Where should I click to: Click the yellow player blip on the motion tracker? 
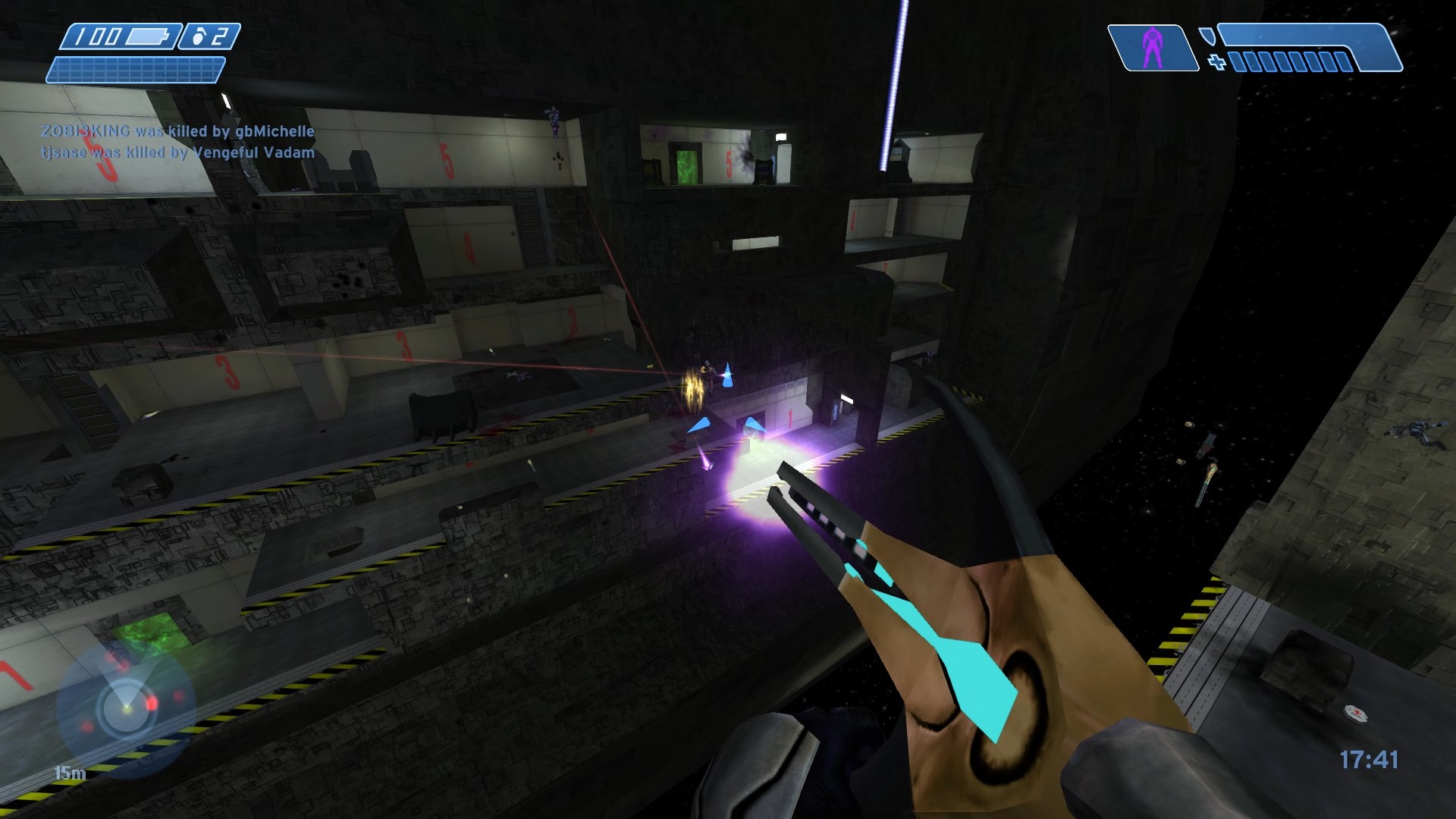(126, 710)
